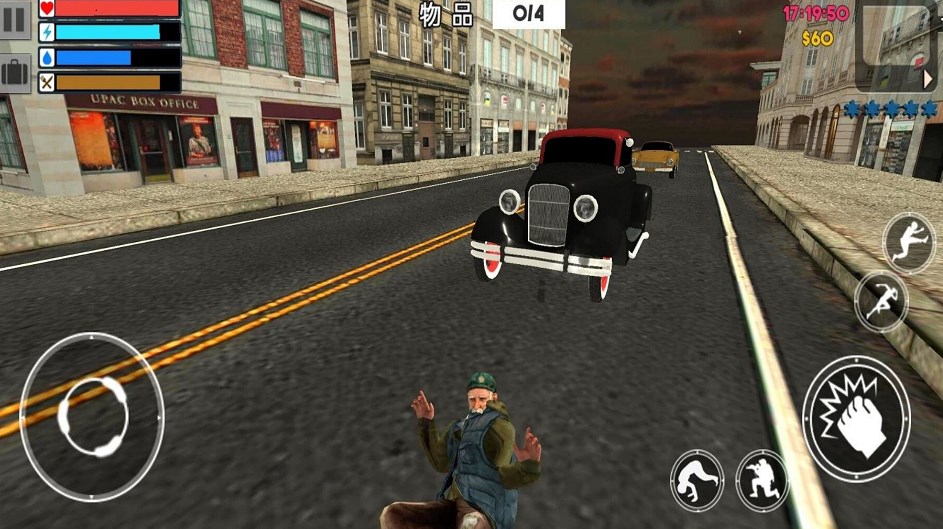
Task: Trigger the bent-over figure action button
Action: coord(697,481)
